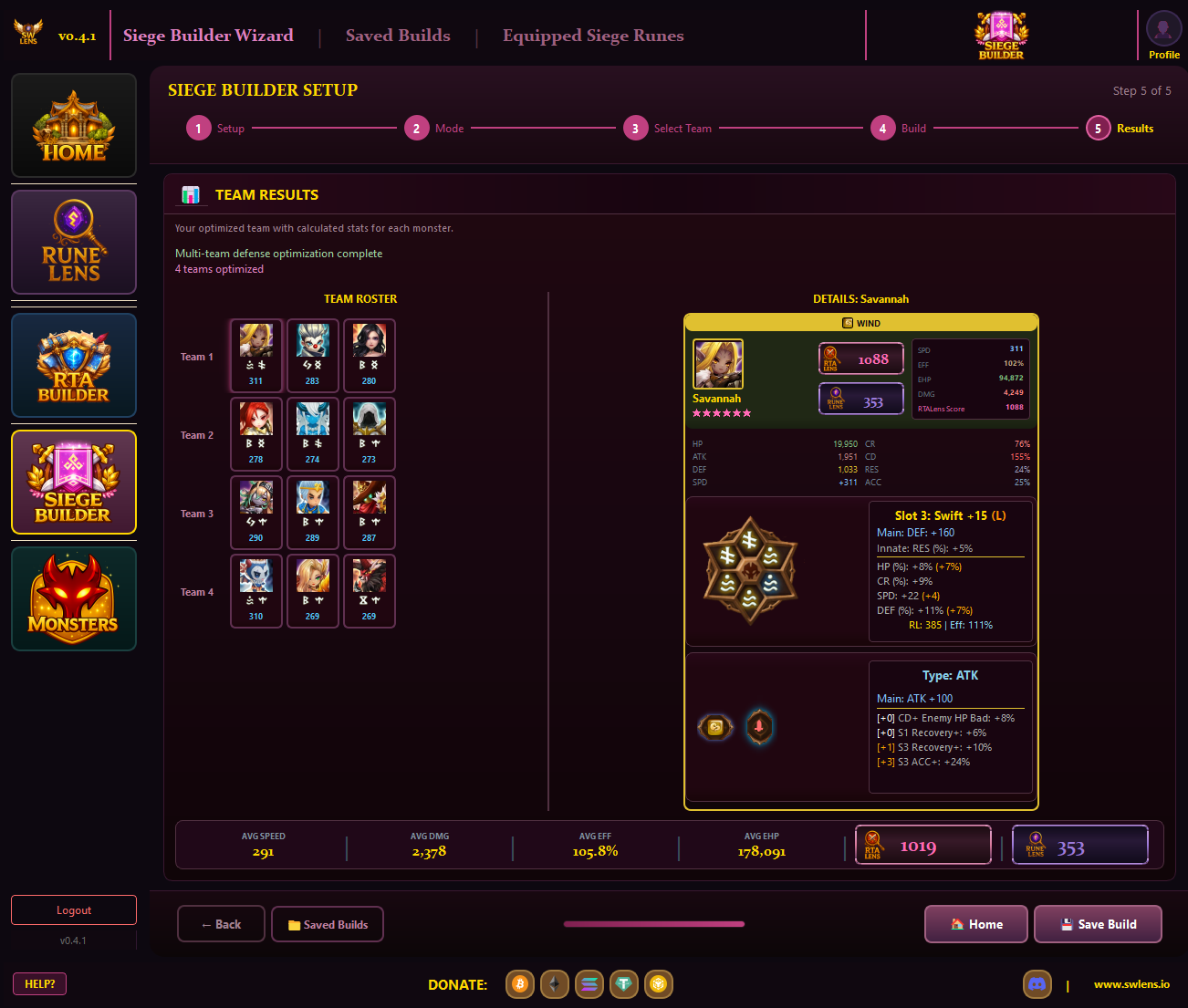
Task: Click the Bitcoin donate icon
Action: [x=519, y=984]
